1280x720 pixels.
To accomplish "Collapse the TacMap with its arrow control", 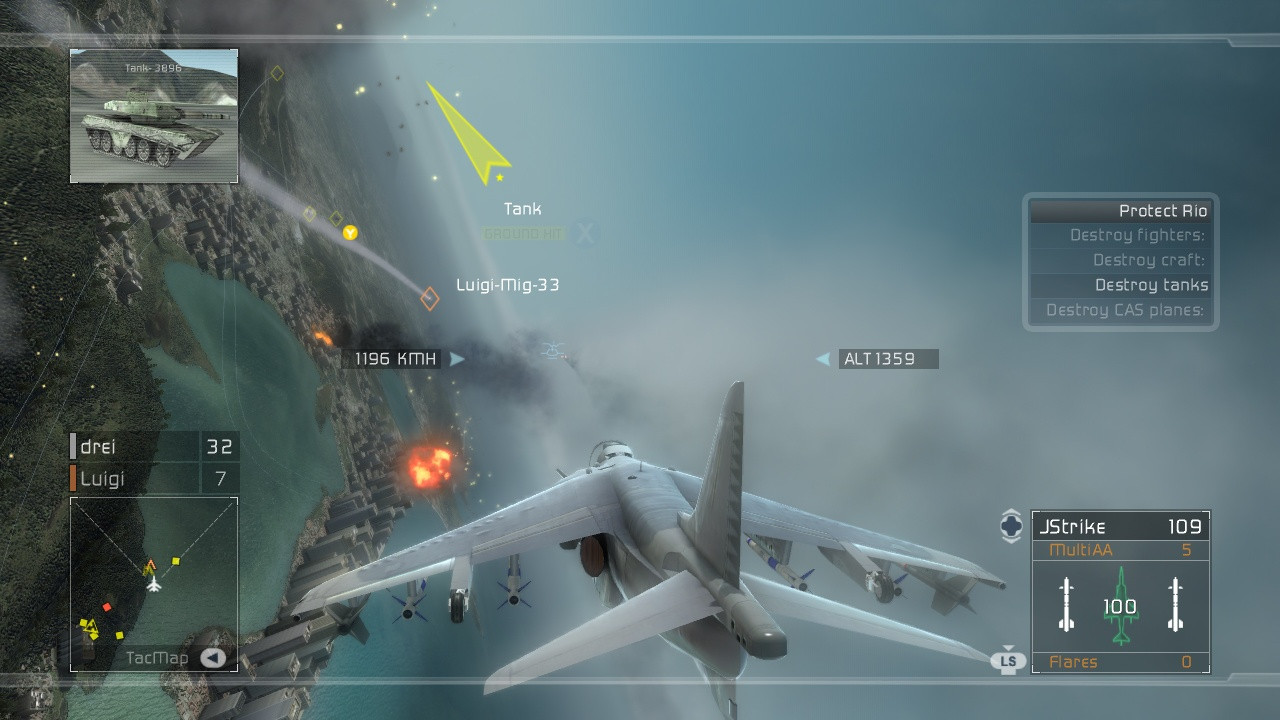I will coord(212,657).
